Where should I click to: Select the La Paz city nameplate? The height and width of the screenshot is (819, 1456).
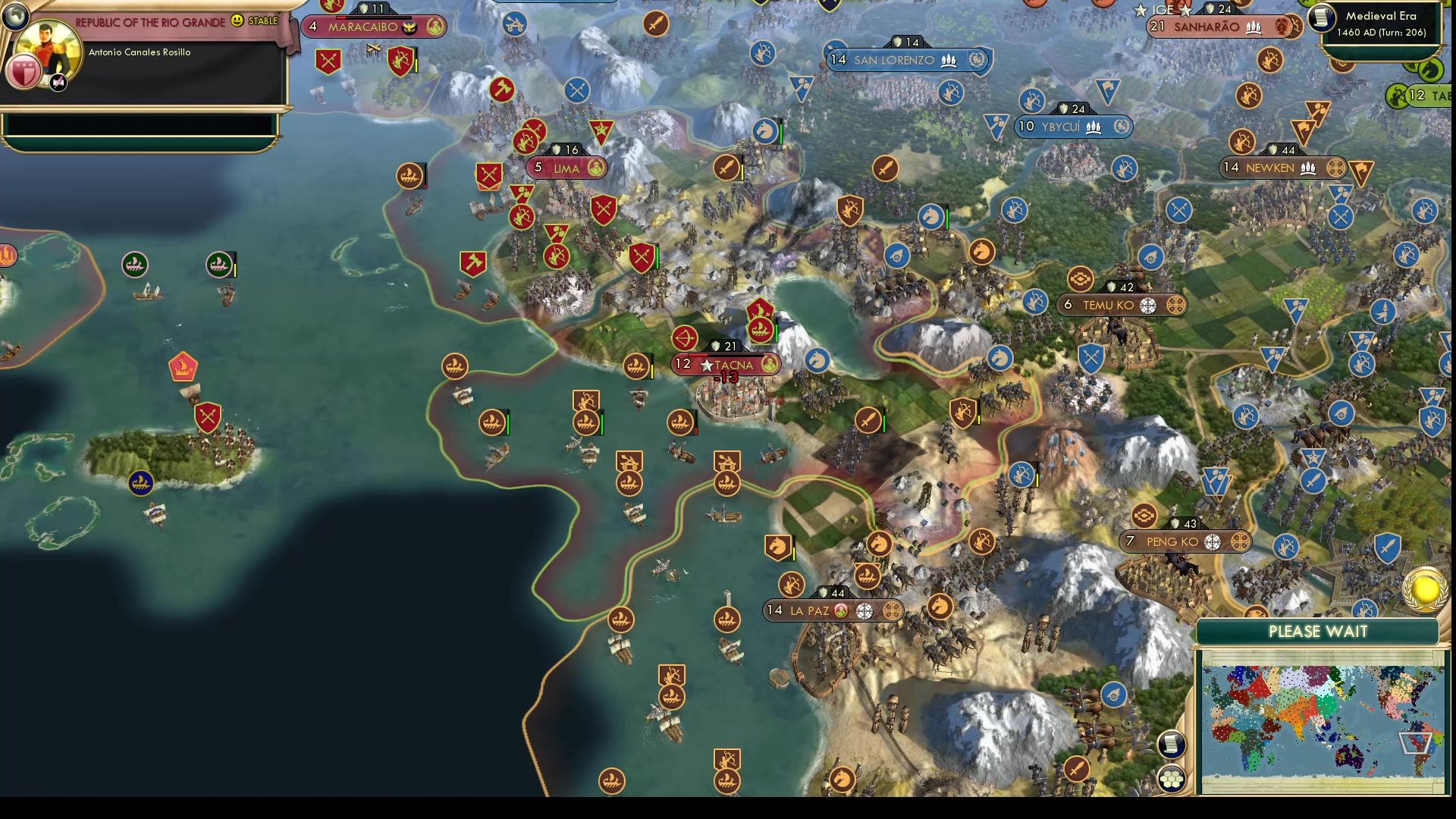point(833,610)
